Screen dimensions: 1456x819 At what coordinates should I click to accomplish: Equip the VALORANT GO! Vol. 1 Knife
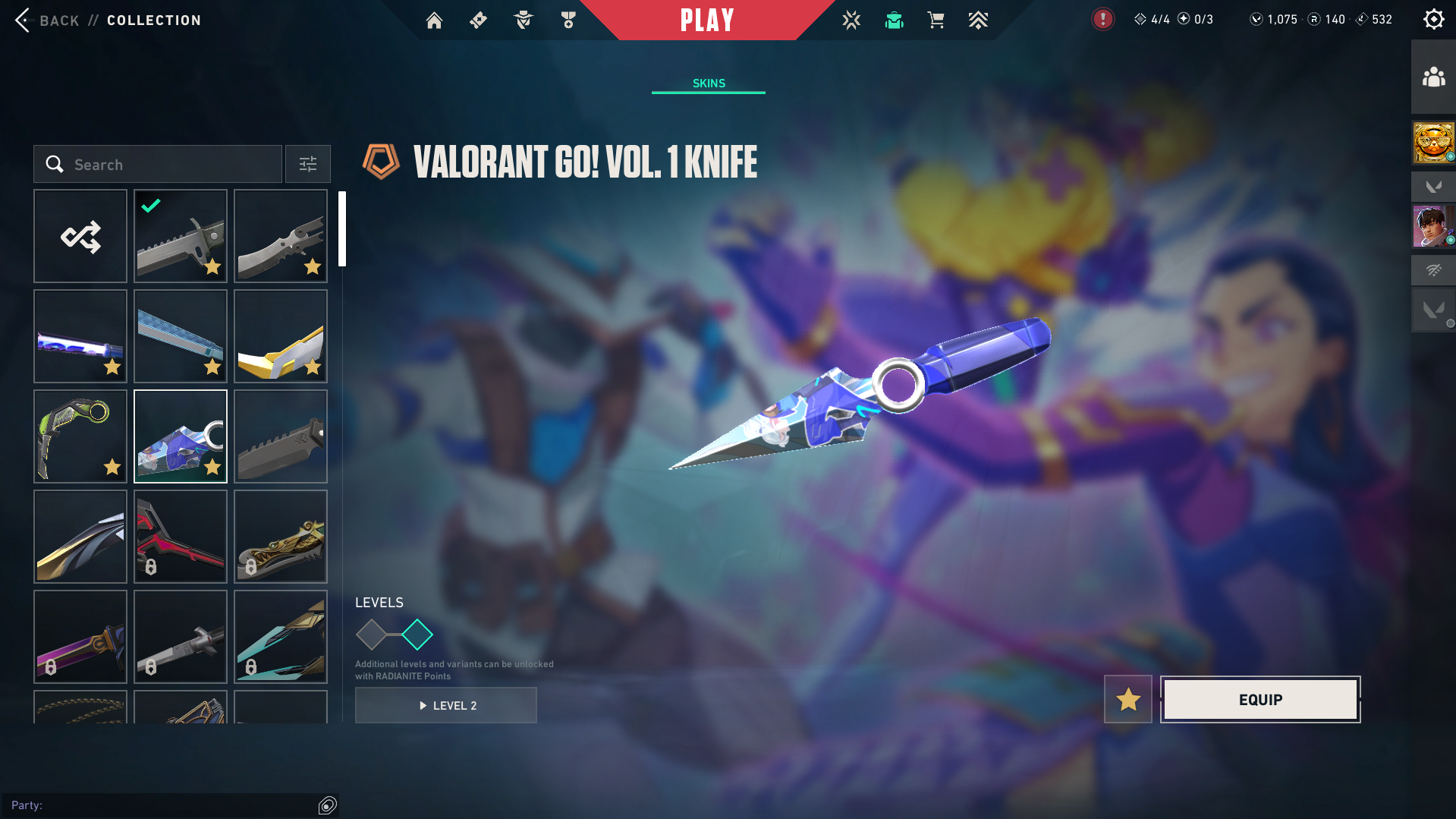click(1260, 700)
